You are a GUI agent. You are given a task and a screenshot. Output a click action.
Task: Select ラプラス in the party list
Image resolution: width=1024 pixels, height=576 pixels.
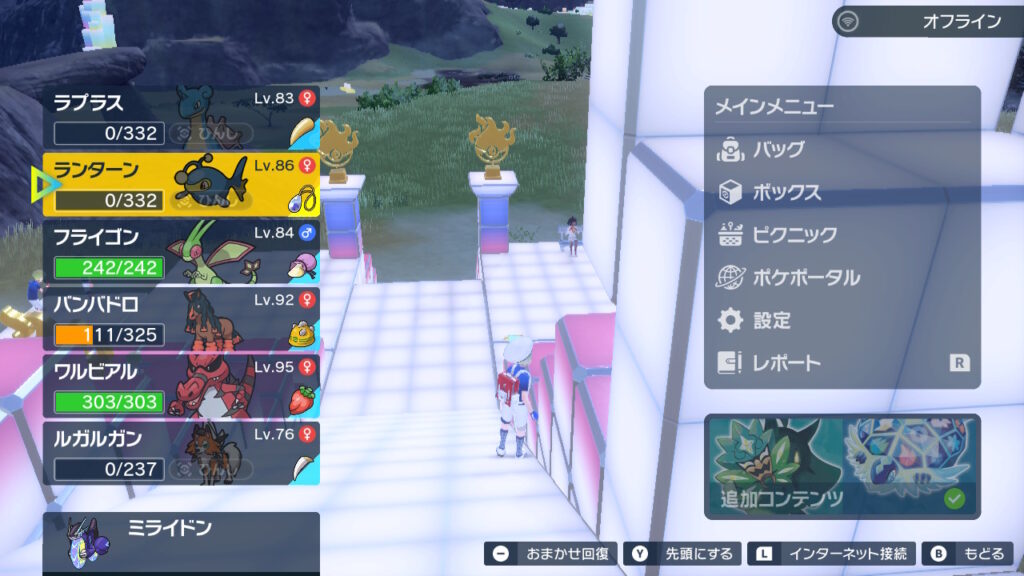pyautogui.click(x=181, y=118)
